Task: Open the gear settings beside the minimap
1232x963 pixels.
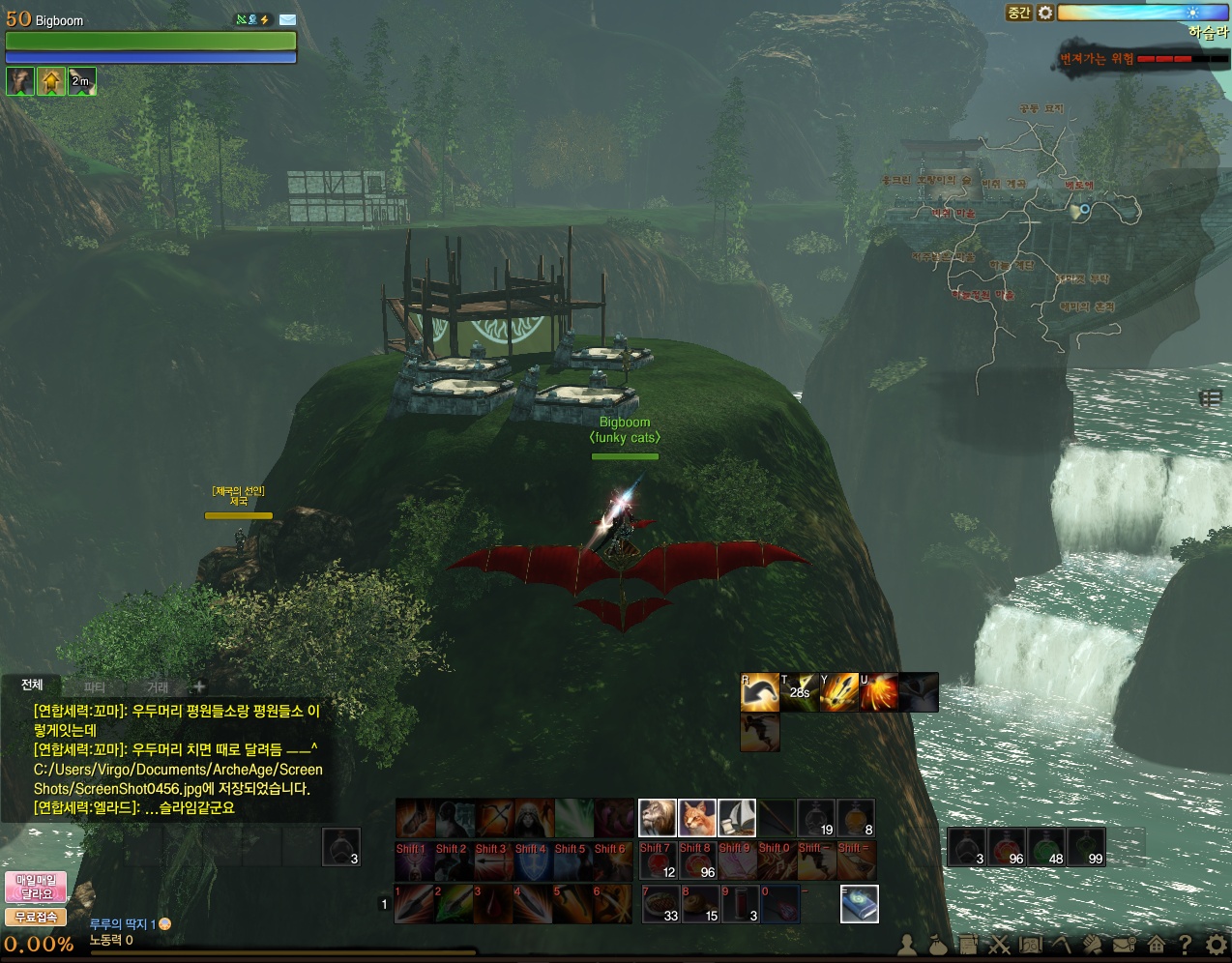Action: [x=1045, y=13]
